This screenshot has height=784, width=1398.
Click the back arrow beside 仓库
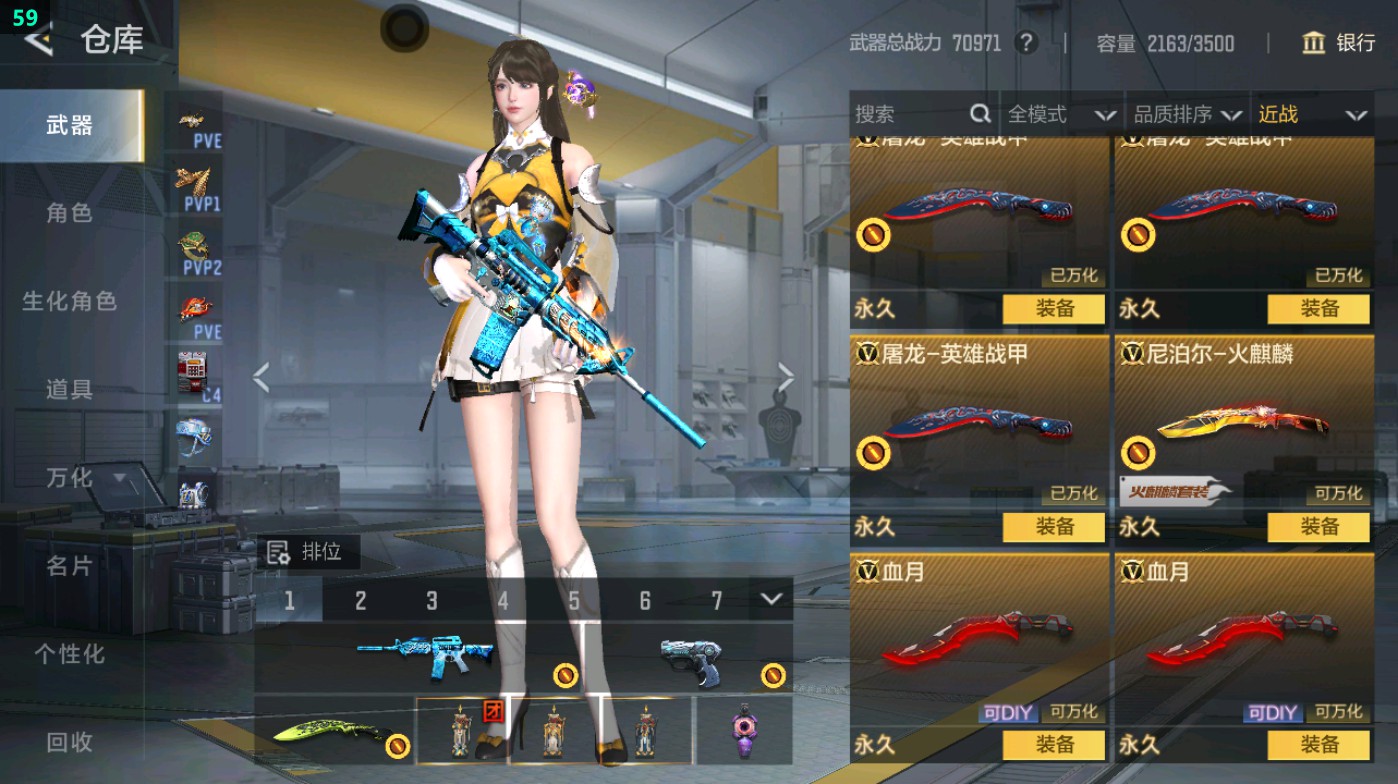pos(37,42)
